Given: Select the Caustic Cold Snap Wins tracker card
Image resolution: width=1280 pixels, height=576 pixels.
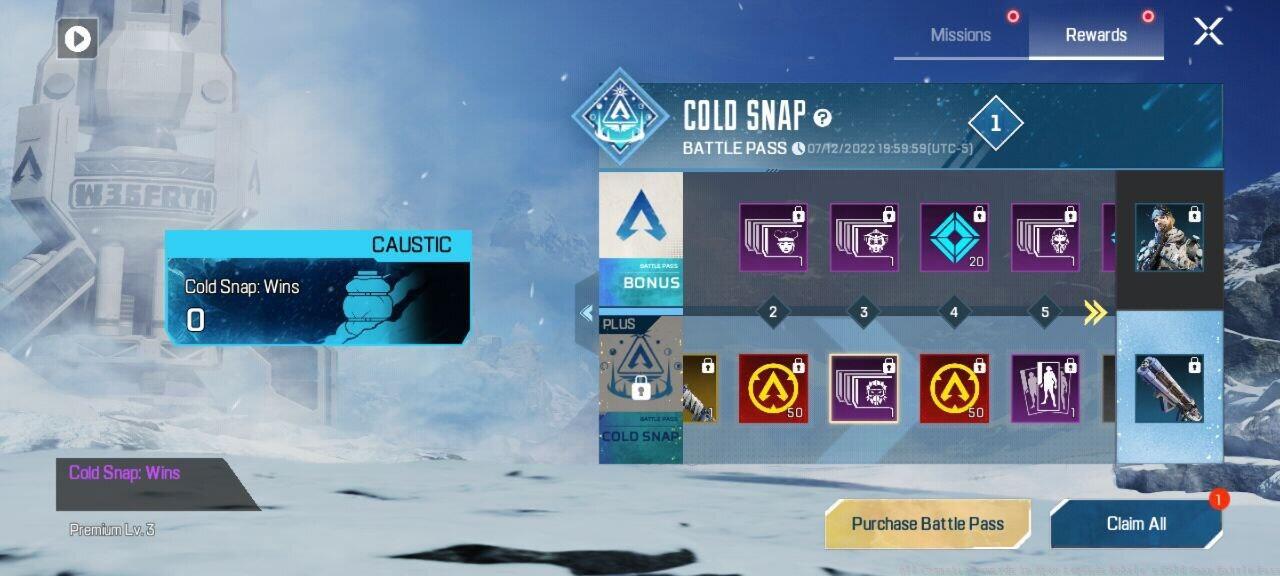Looking at the screenshot, I should [318, 288].
